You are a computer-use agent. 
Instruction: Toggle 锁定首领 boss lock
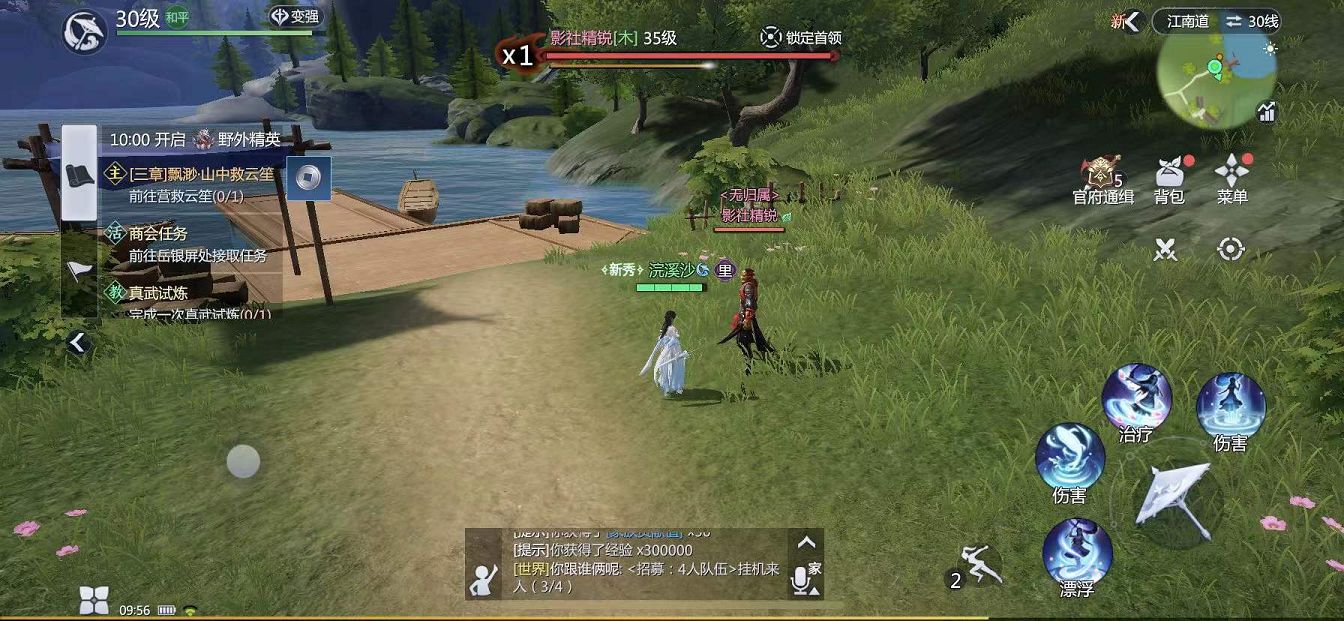click(801, 38)
